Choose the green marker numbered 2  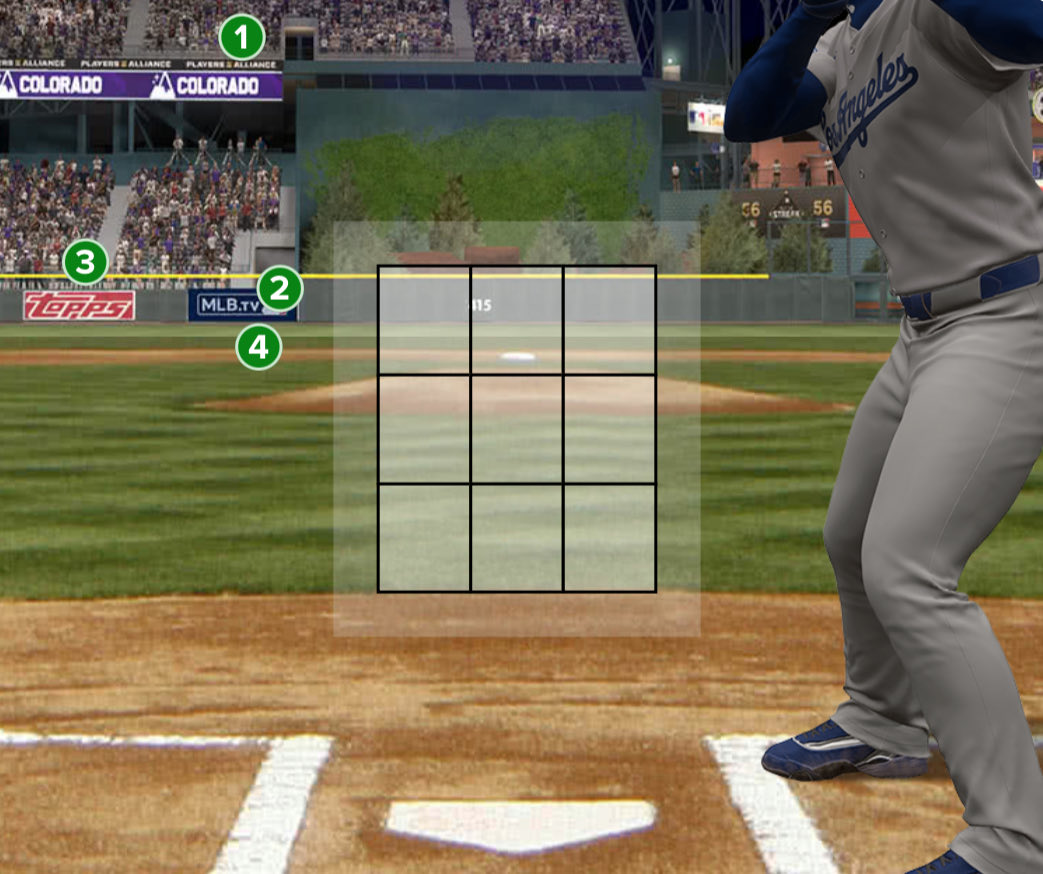click(x=280, y=290)
